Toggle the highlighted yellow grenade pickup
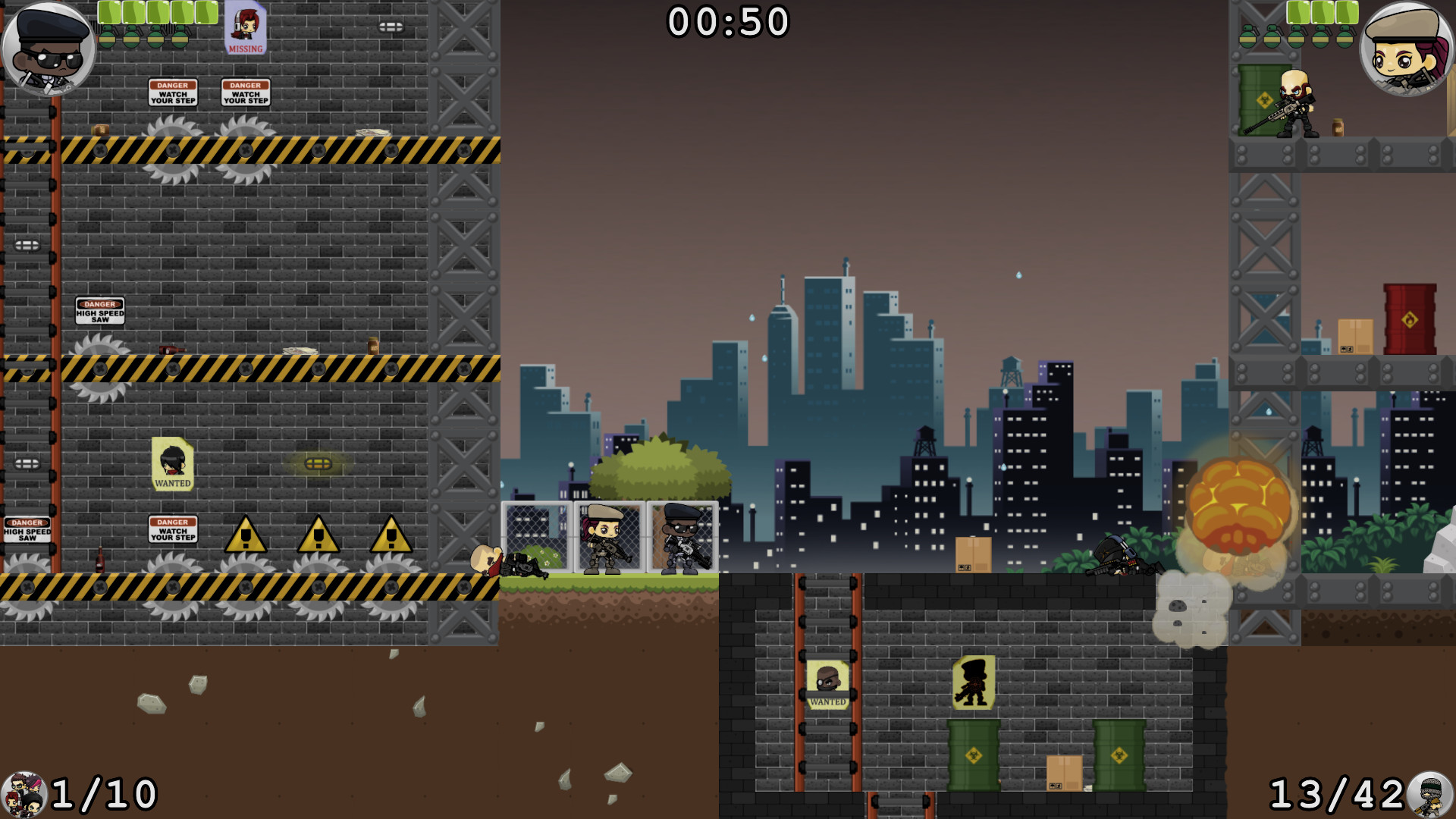The width and height of the screenshot is (1456, 819). (318, 465)
